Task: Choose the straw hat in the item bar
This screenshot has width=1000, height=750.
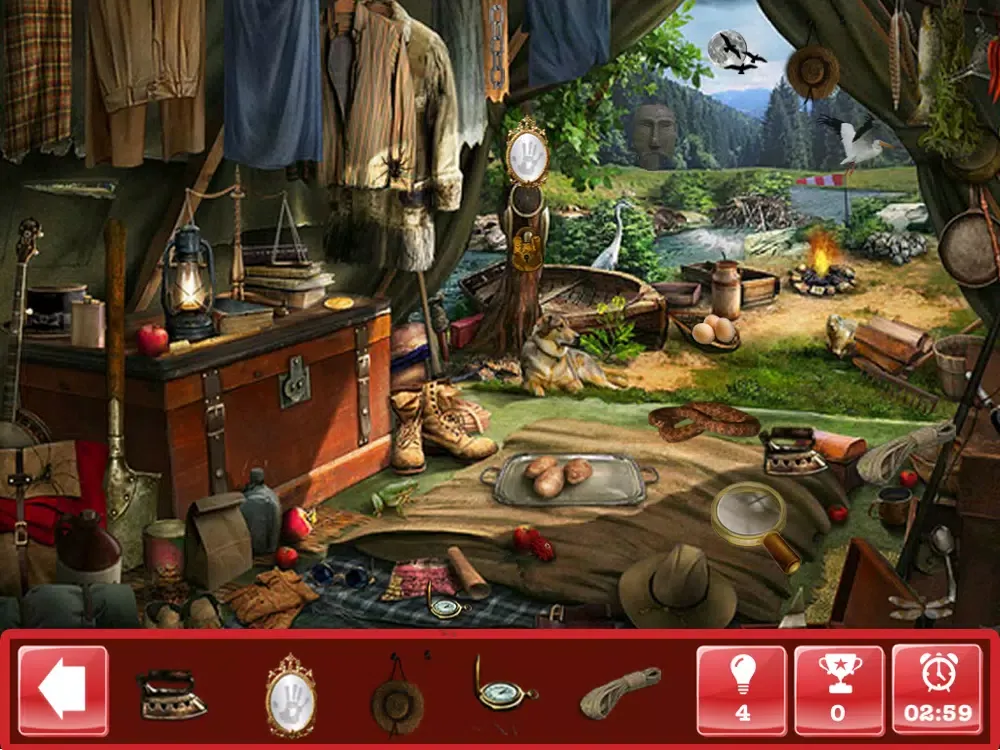Action: point(397,696)
